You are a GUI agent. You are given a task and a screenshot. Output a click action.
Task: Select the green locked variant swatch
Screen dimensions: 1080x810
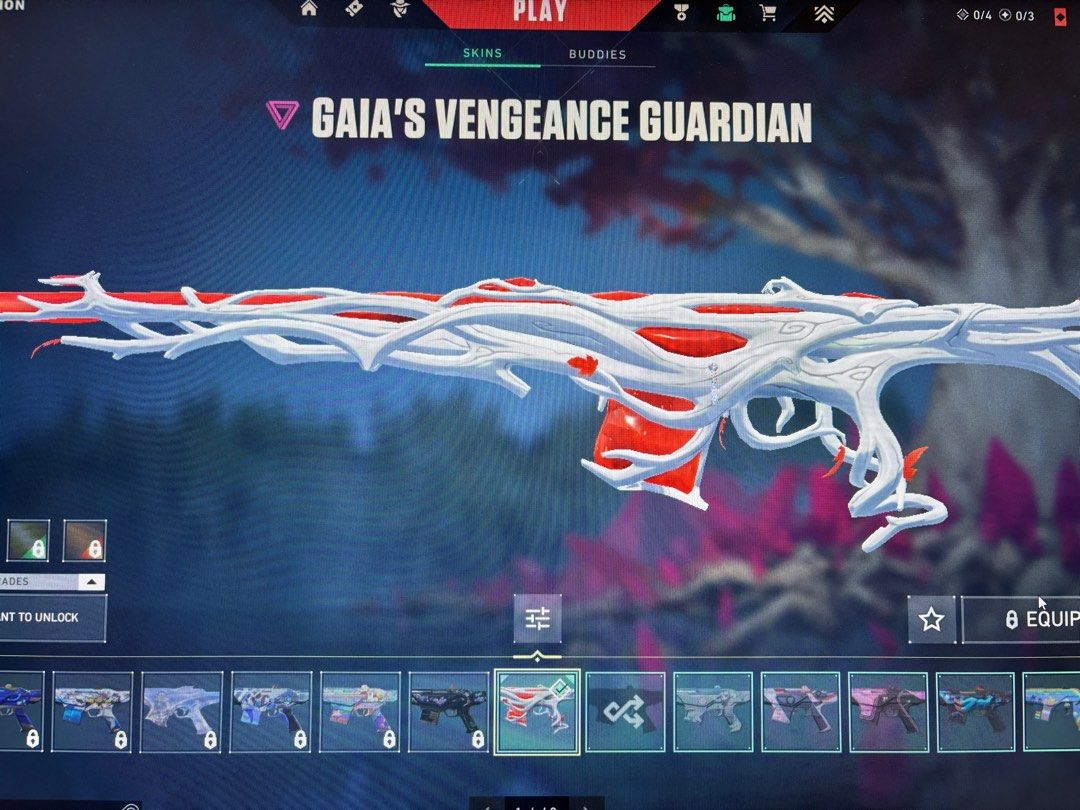[28, 541]
